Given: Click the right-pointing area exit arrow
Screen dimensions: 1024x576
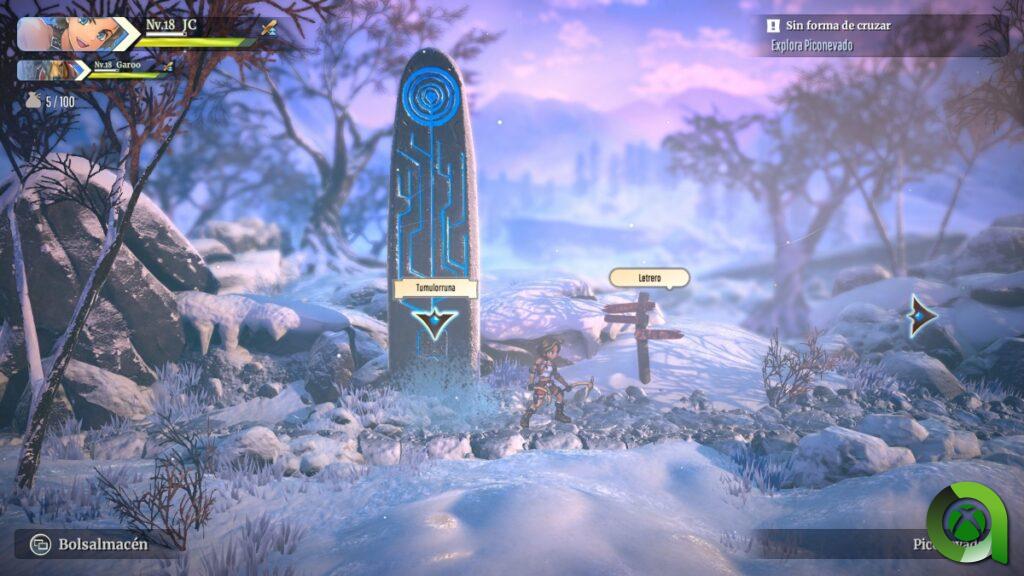Looking at the screenshot, I should coord(921,316).
